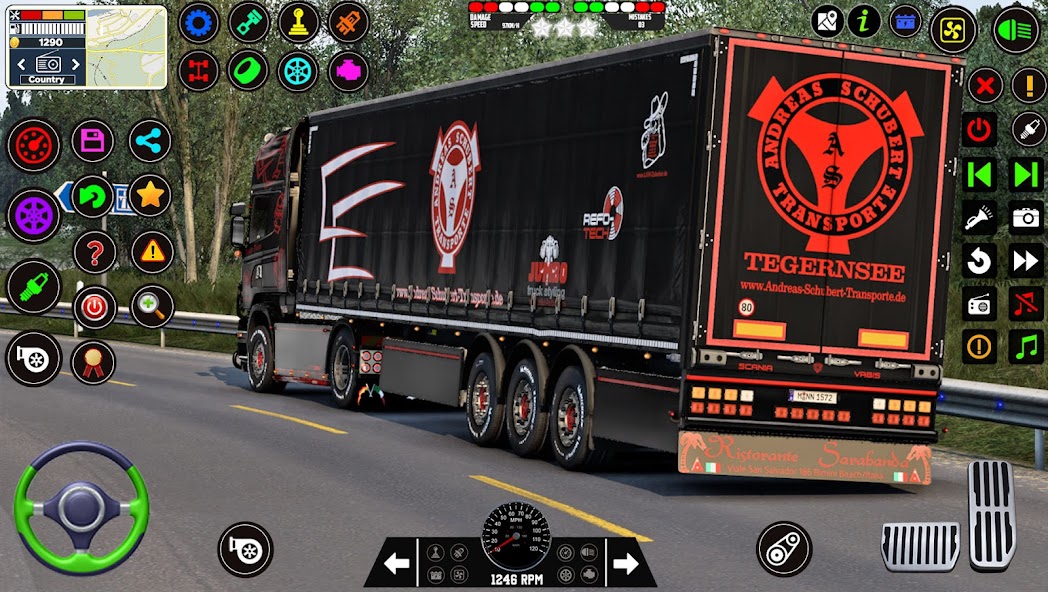Activate the right turn signal arrow
The image size is (1048, 592).
(625, 564)
